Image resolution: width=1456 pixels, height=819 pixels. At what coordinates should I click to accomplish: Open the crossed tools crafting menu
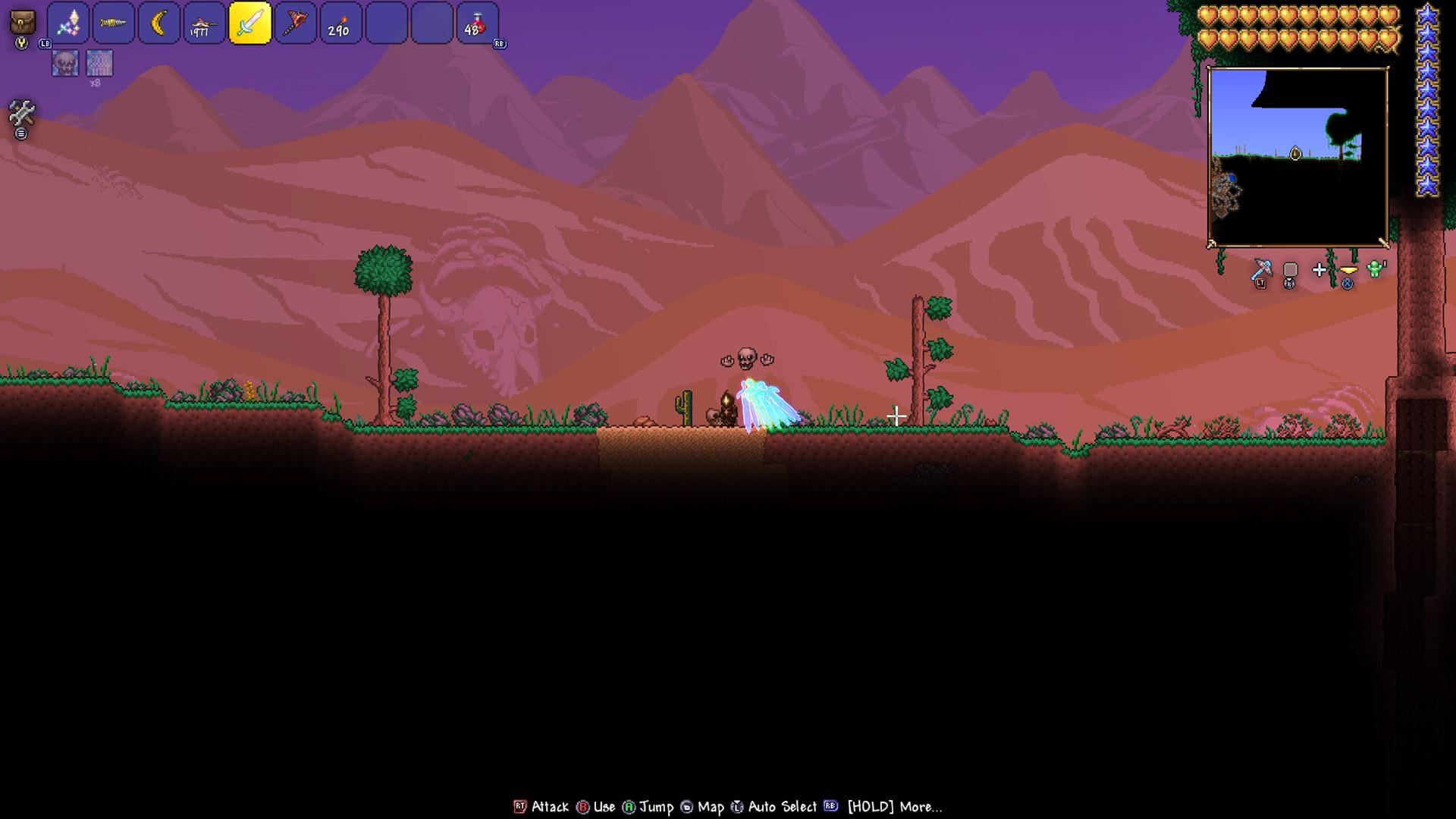[21, 114]
